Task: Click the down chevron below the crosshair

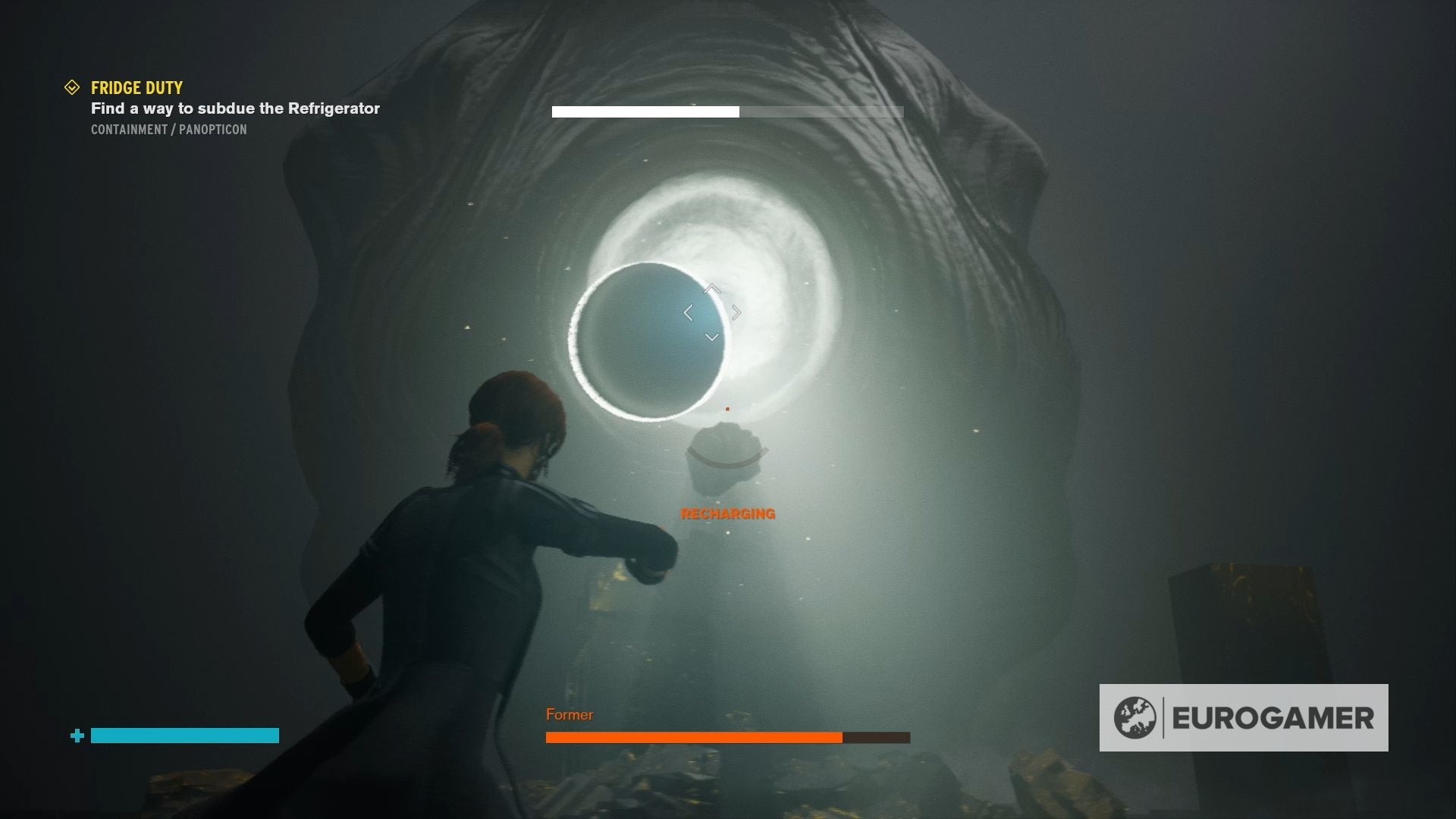Action: pyautogui.click(x=711, y=336)
